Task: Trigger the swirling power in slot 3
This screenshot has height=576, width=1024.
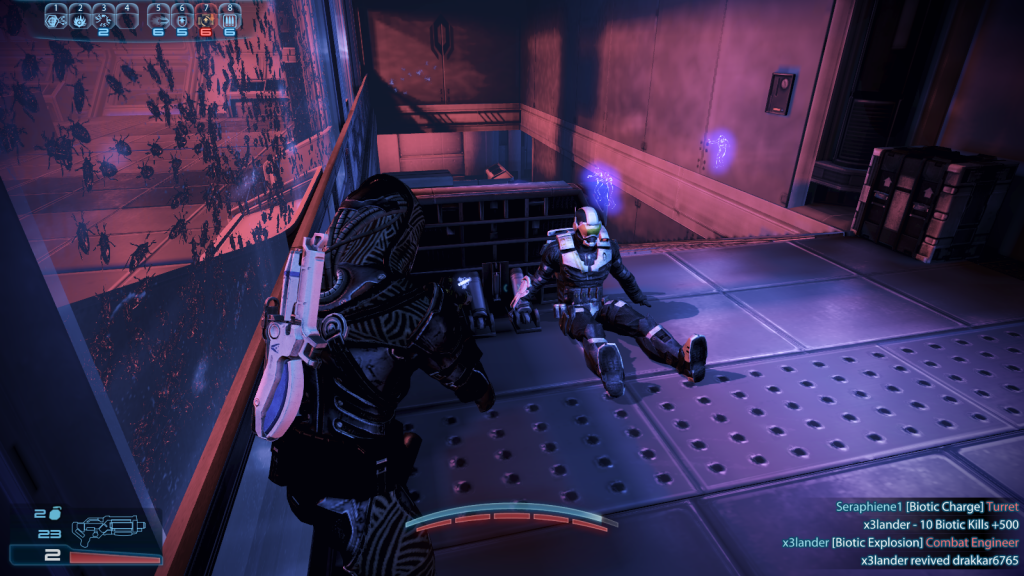Action: 102,19
